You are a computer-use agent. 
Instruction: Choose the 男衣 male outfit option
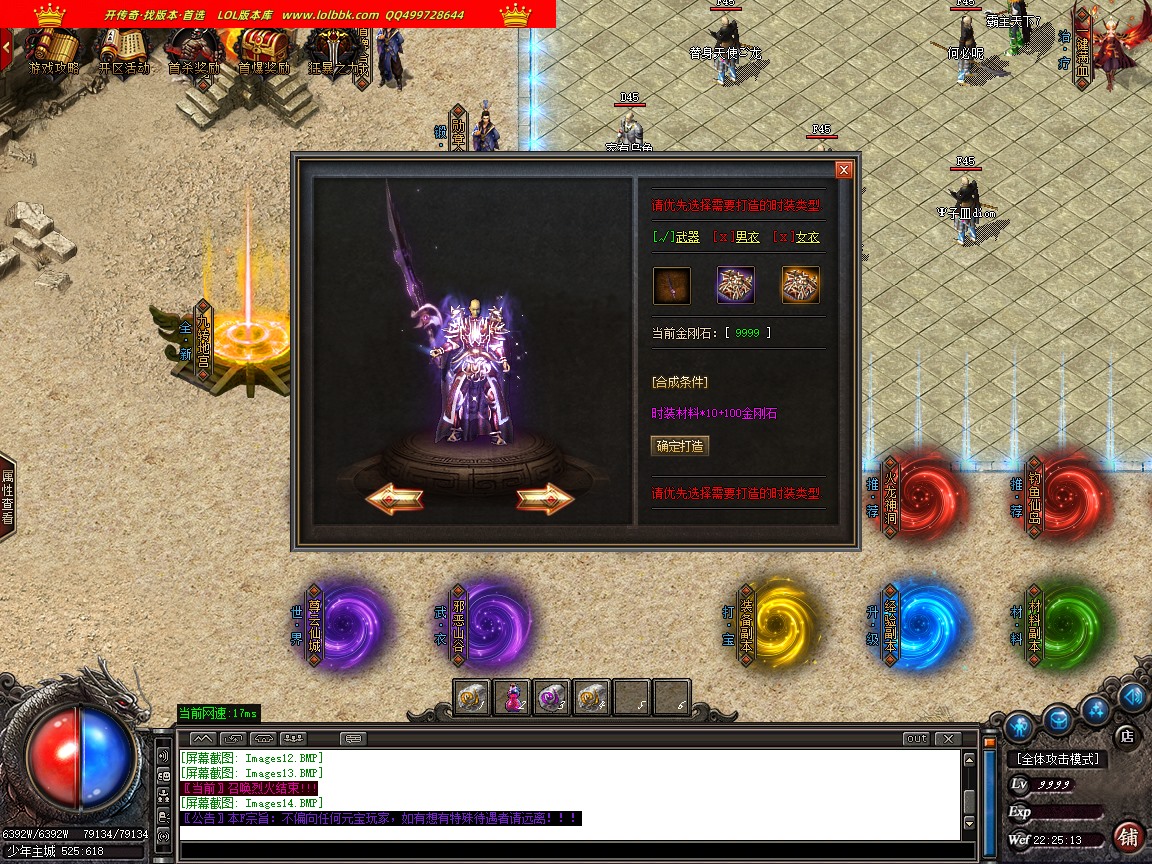(736, 237)
